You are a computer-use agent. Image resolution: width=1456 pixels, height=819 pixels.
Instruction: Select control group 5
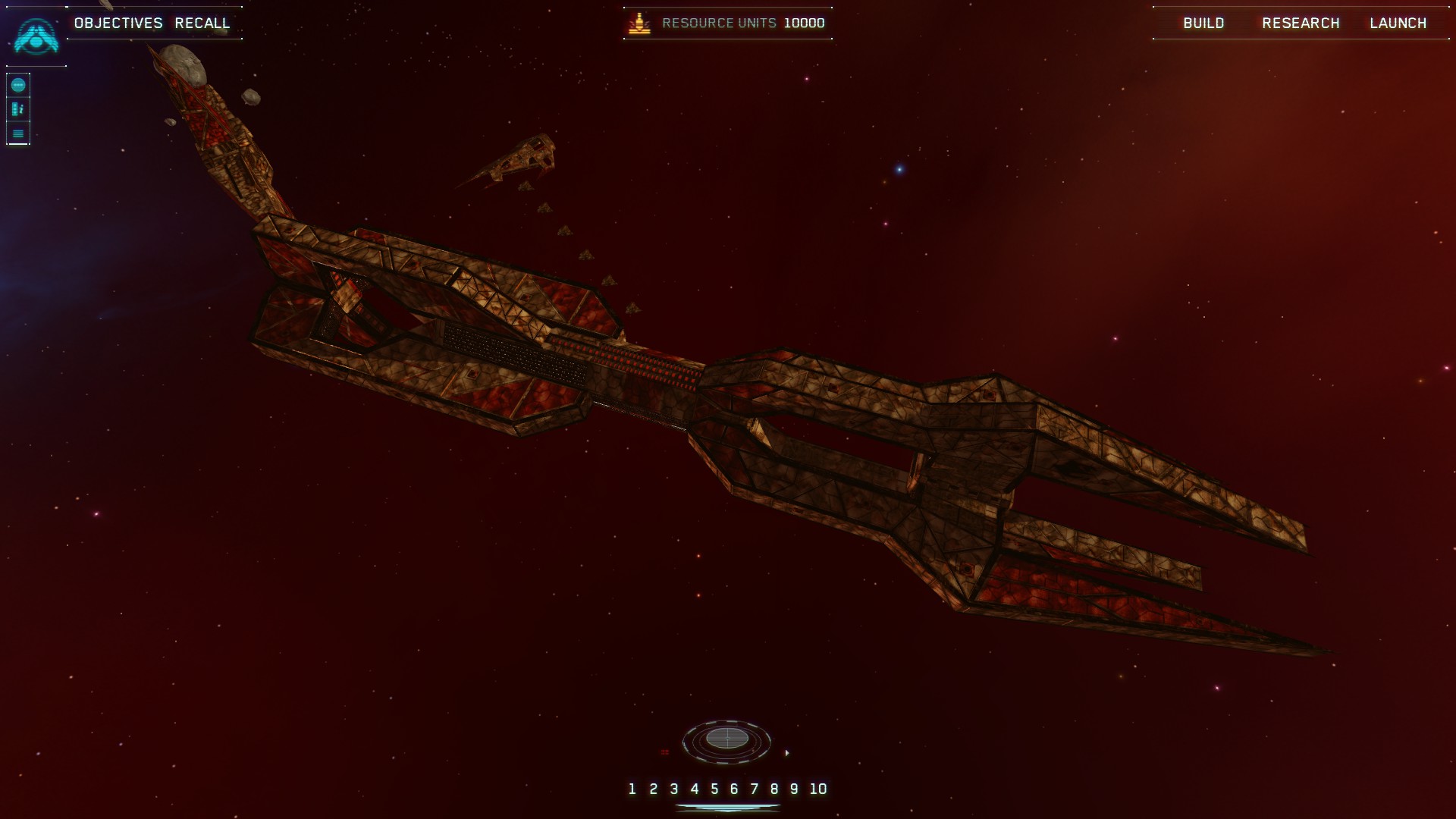714,789
